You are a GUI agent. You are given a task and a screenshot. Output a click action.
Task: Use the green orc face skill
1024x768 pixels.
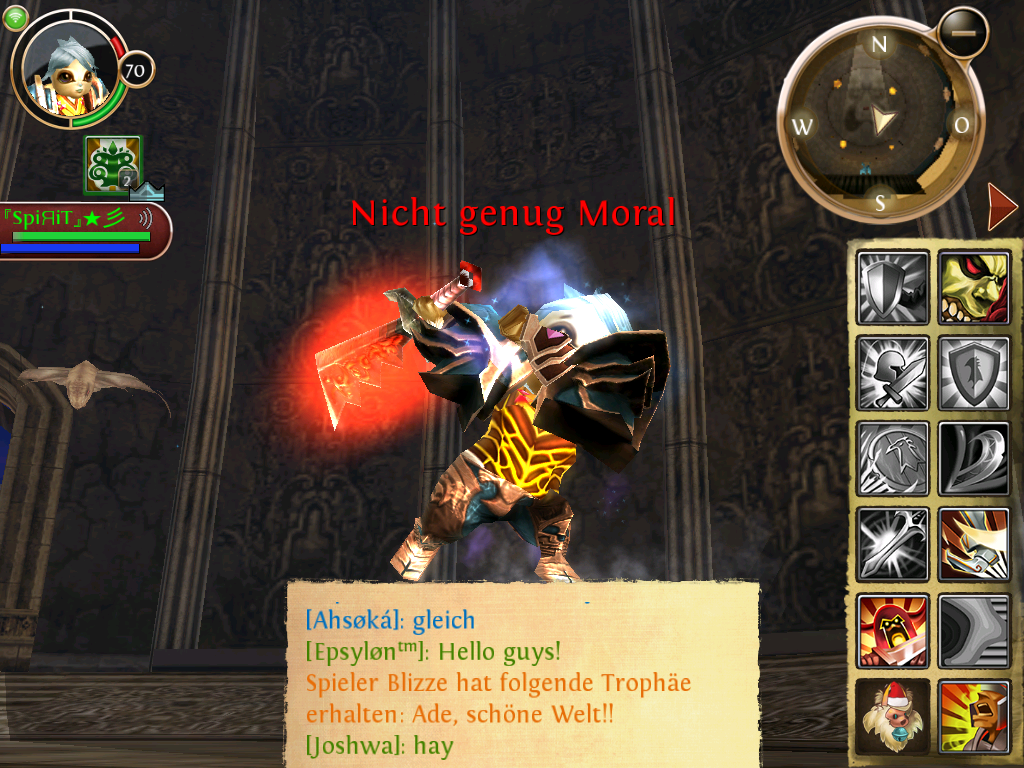coord(973,288)
